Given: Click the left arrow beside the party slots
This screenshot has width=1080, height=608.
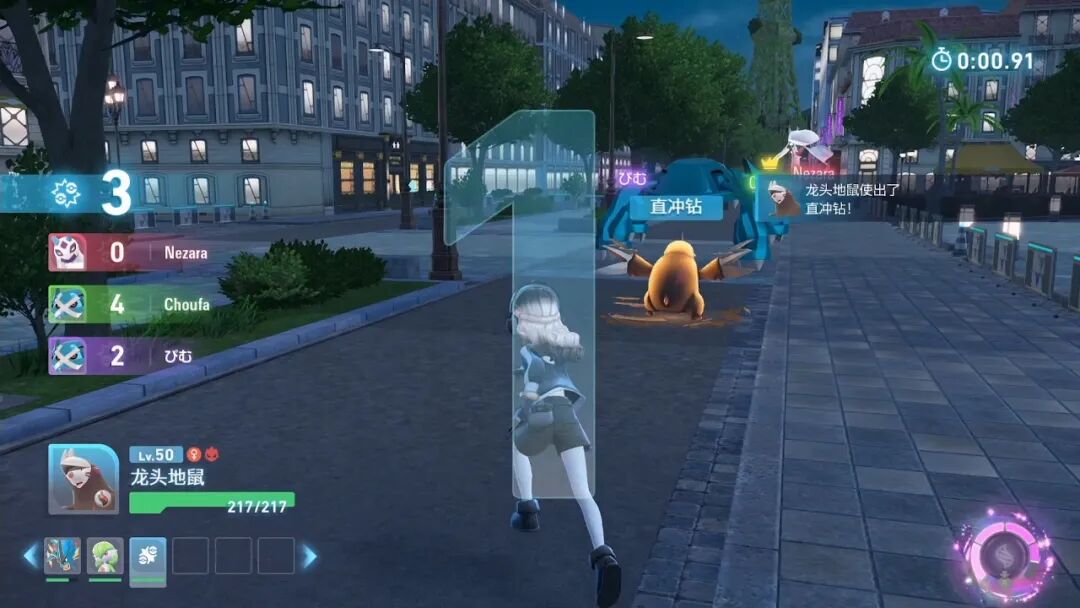Looking at the screenshot, I should click(31, 556).
